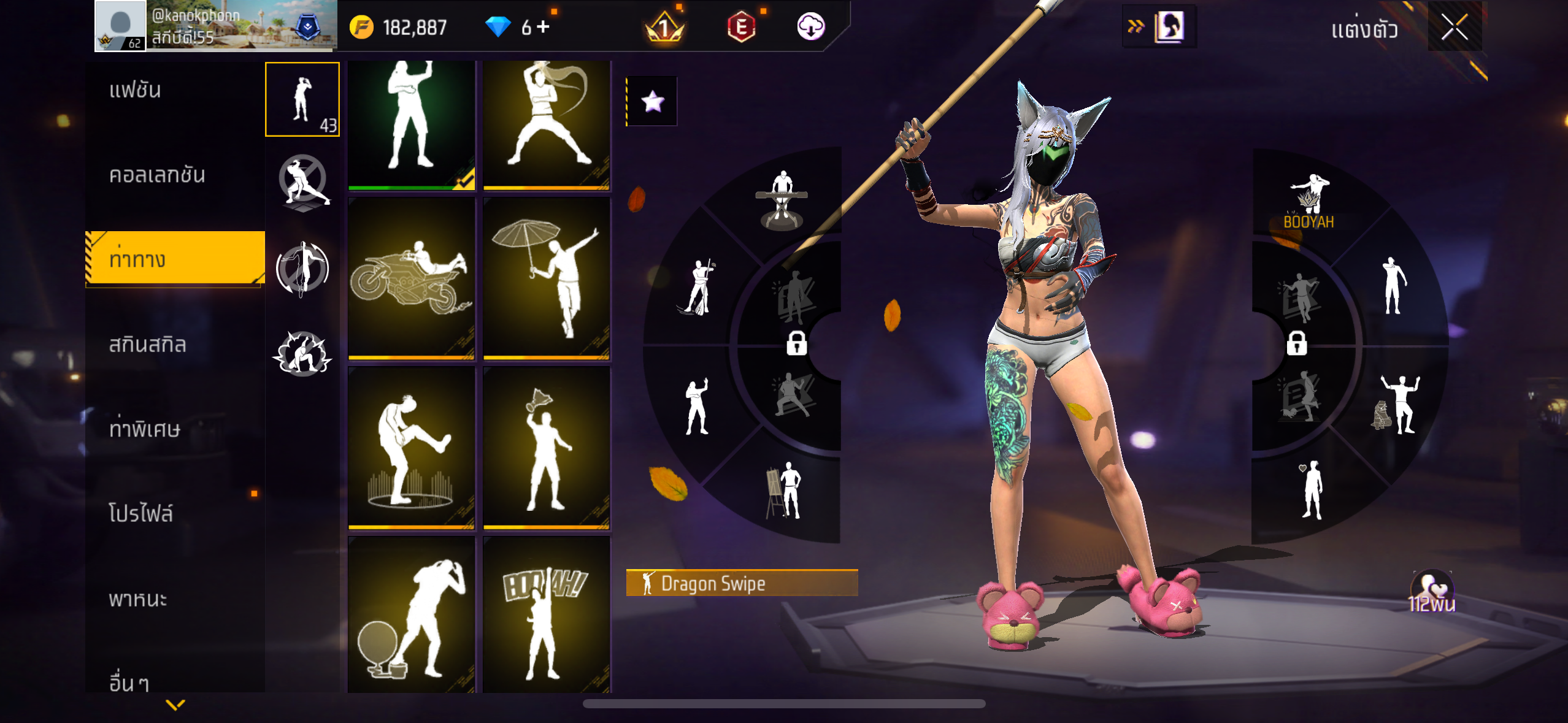Switch to the คอลเลกชัน category
The height and width of the screenshot is (723, 1568).
click(157, 175)
